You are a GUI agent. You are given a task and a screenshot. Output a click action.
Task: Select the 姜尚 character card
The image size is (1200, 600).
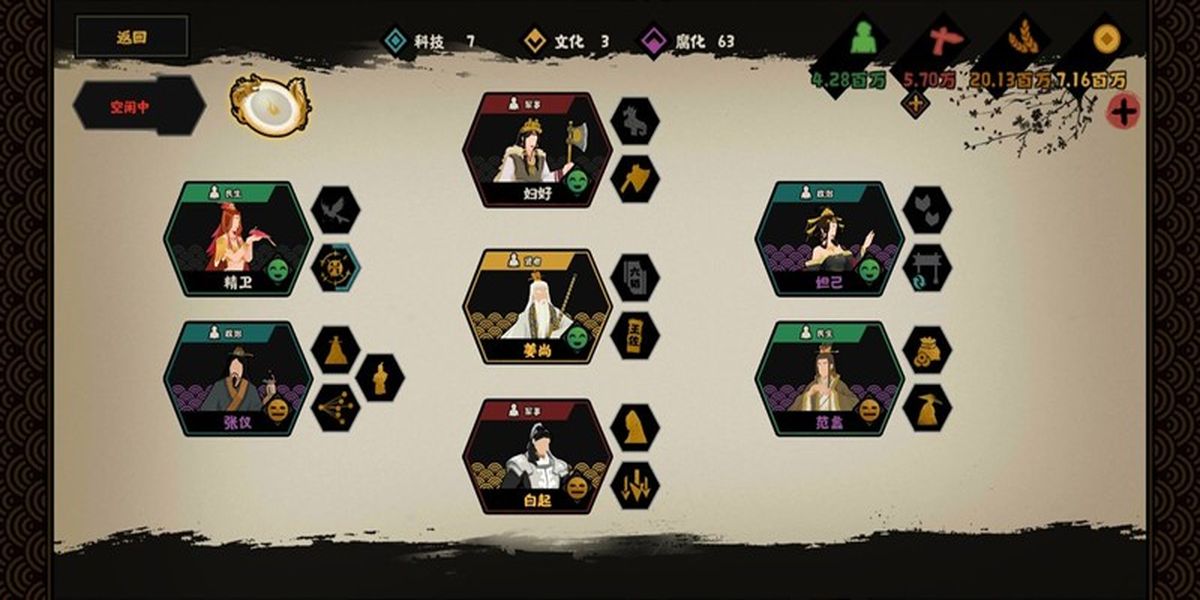pyautogui.click(x=537, y=306)
